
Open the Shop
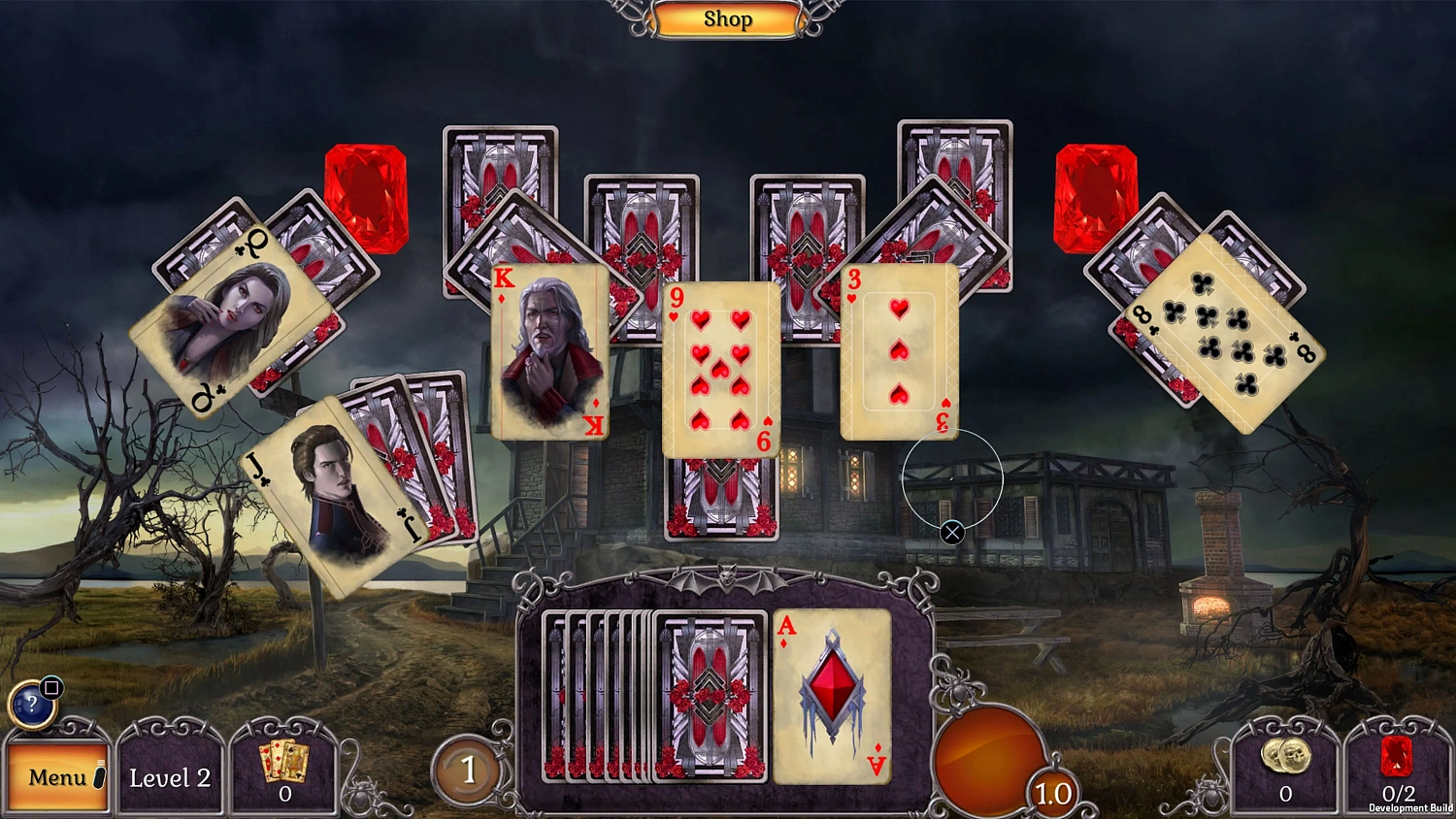[728, 18]
